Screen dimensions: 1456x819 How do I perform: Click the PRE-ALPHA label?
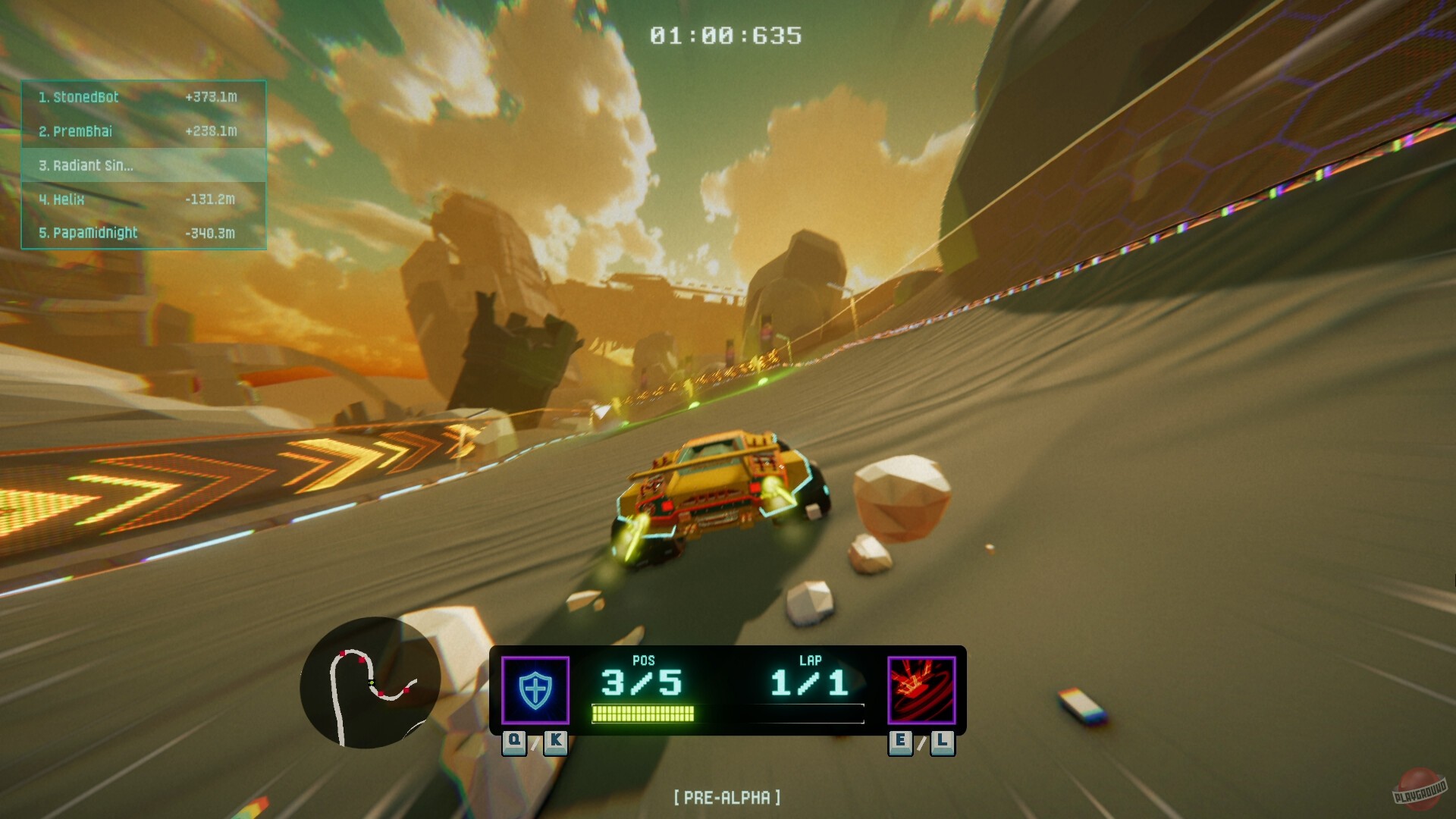pos(727,797)
